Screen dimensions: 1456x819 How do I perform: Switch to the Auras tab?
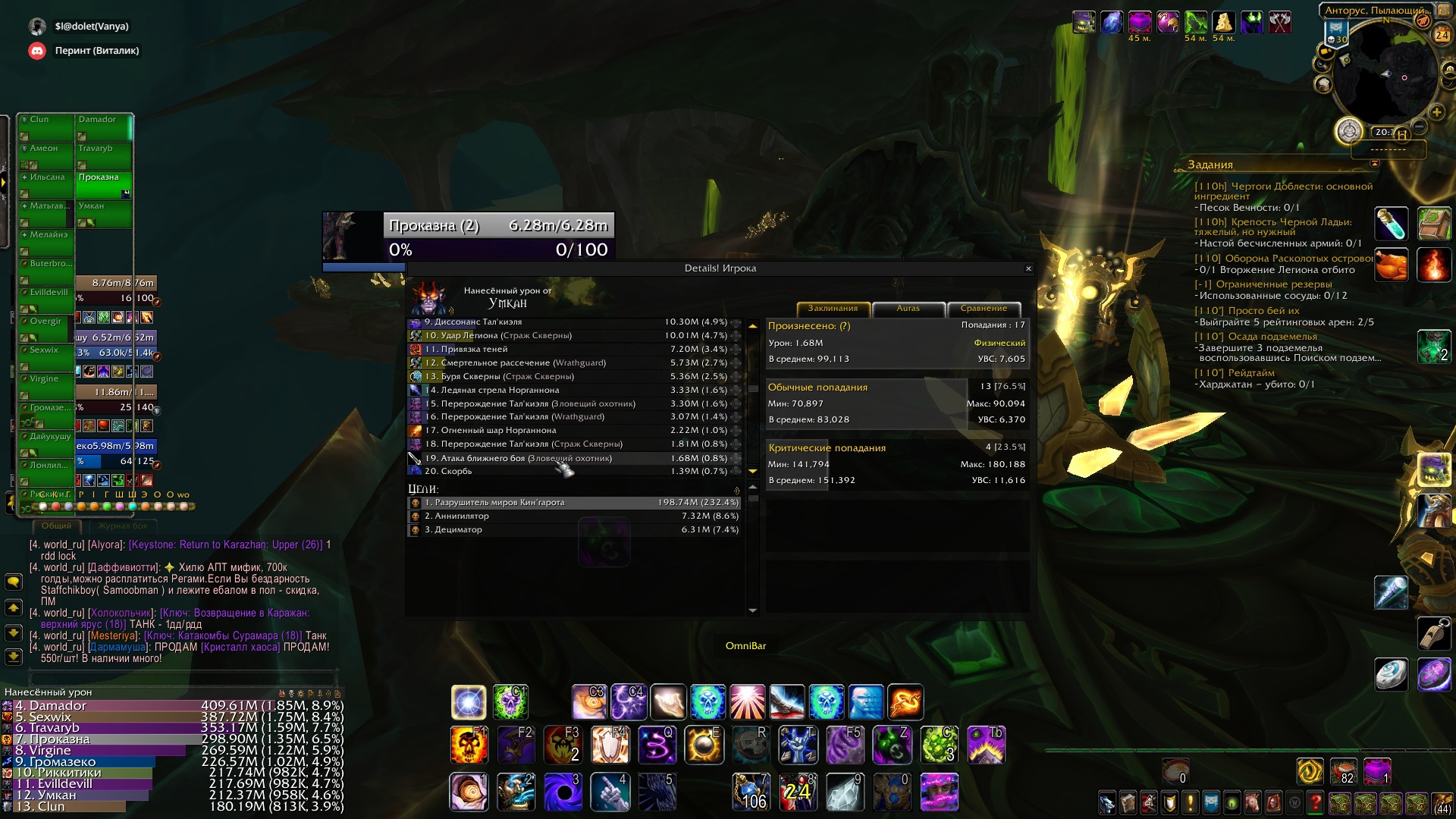(x=908, y=309)
